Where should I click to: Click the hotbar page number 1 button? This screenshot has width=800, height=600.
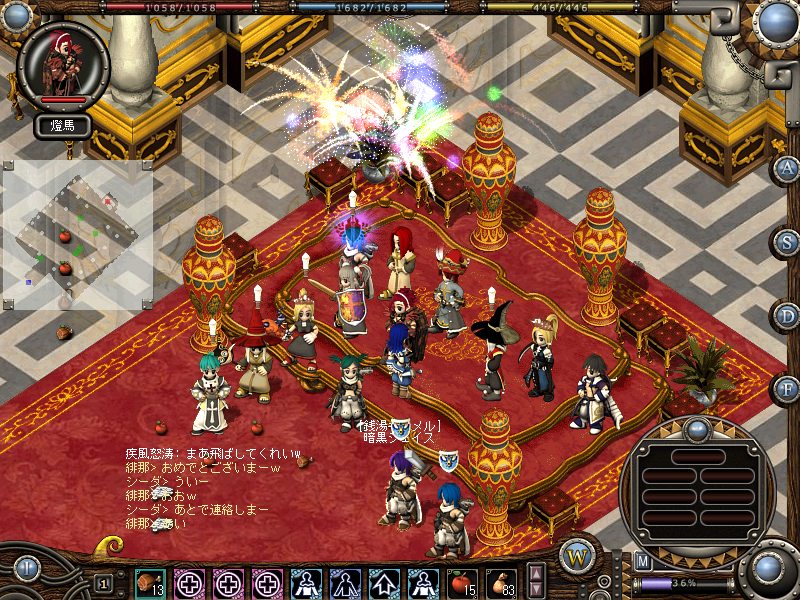[x=104, y=582]
